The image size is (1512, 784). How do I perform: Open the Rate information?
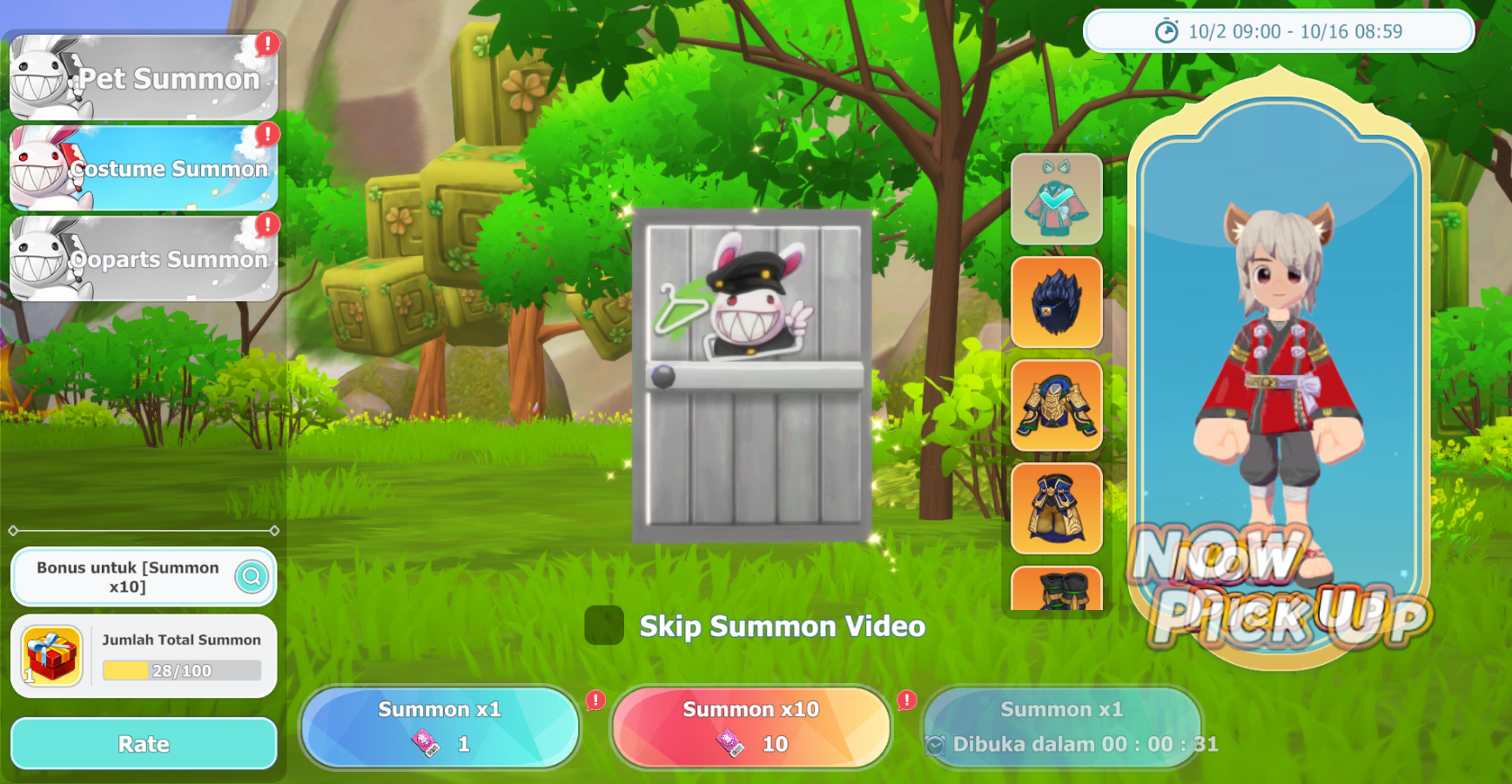[x=144, y=744]
